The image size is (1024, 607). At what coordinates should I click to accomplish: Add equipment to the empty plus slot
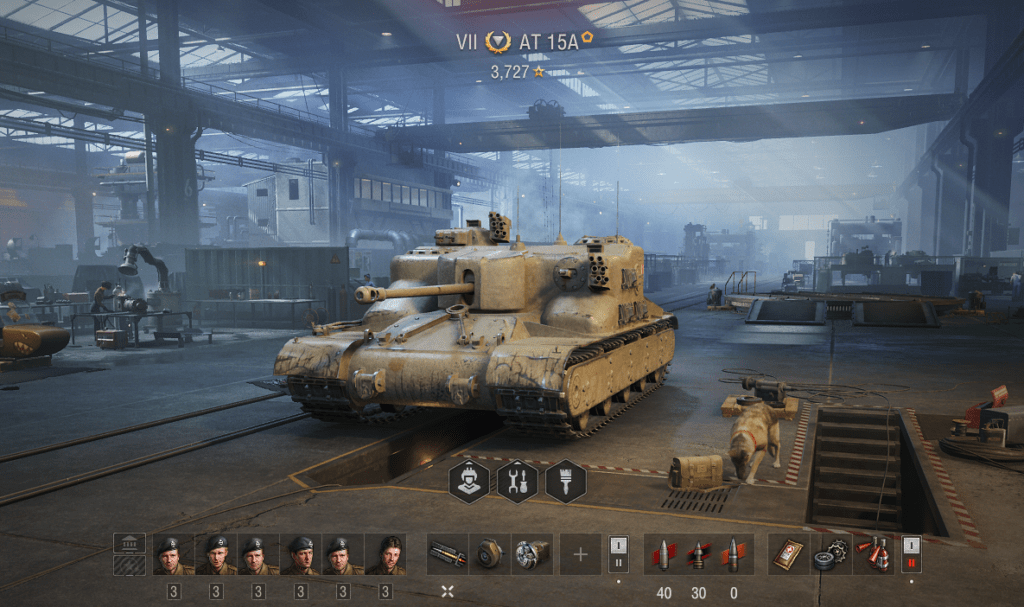tap(580, 554)
